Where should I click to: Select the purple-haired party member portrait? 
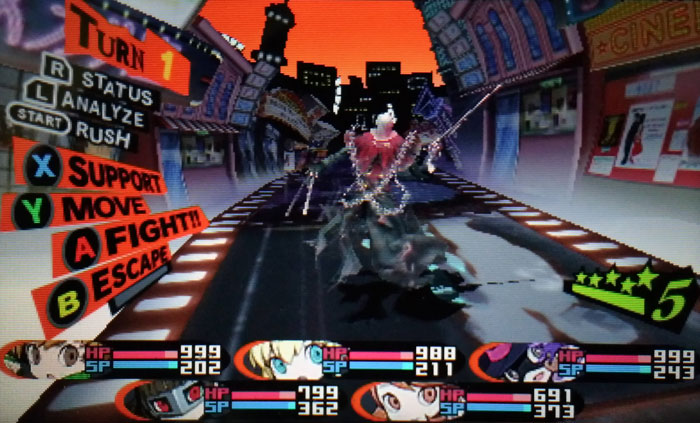point(518,359)
